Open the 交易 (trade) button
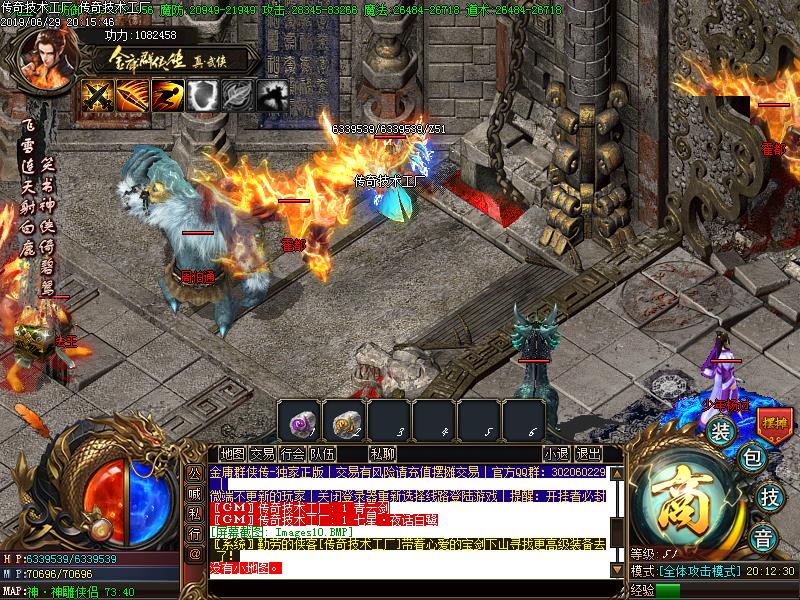The height and width of the screenshot is (600, 800). pyautogui.click(x=262, y=453)
